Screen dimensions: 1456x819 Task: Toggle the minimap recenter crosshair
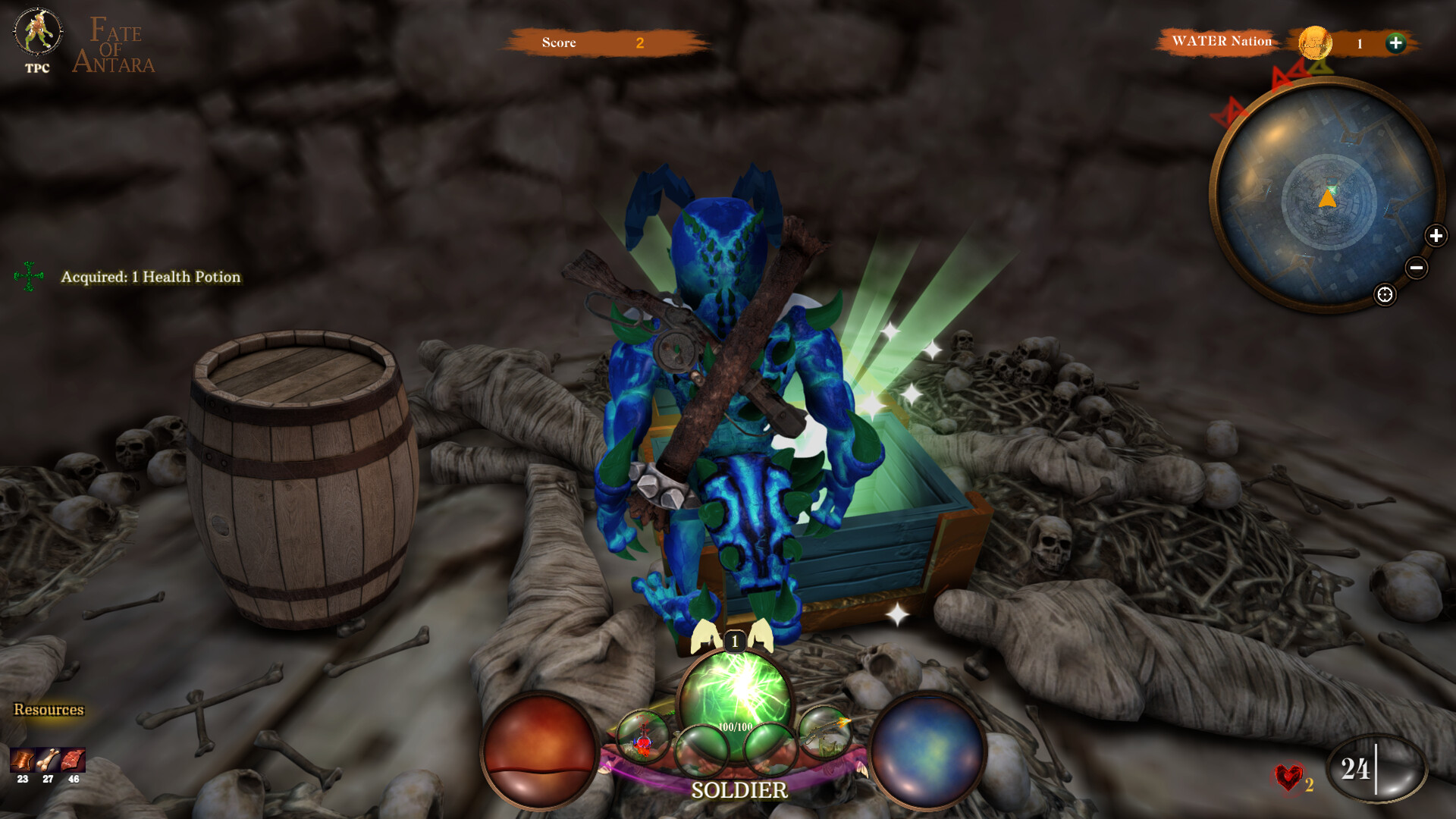pos(1383,295)
